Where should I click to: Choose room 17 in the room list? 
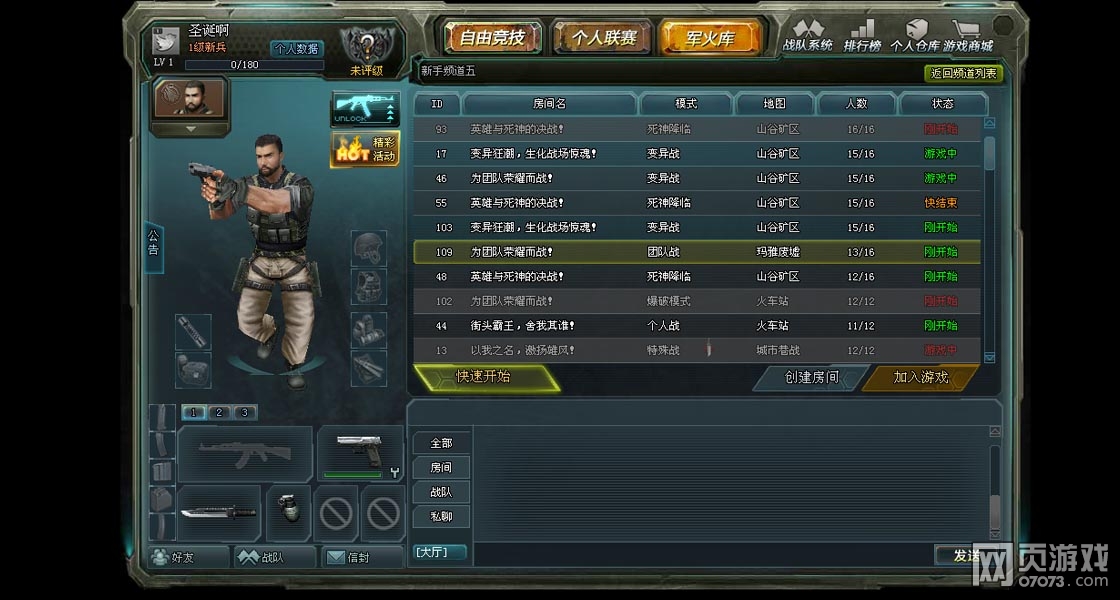[696, 154]
